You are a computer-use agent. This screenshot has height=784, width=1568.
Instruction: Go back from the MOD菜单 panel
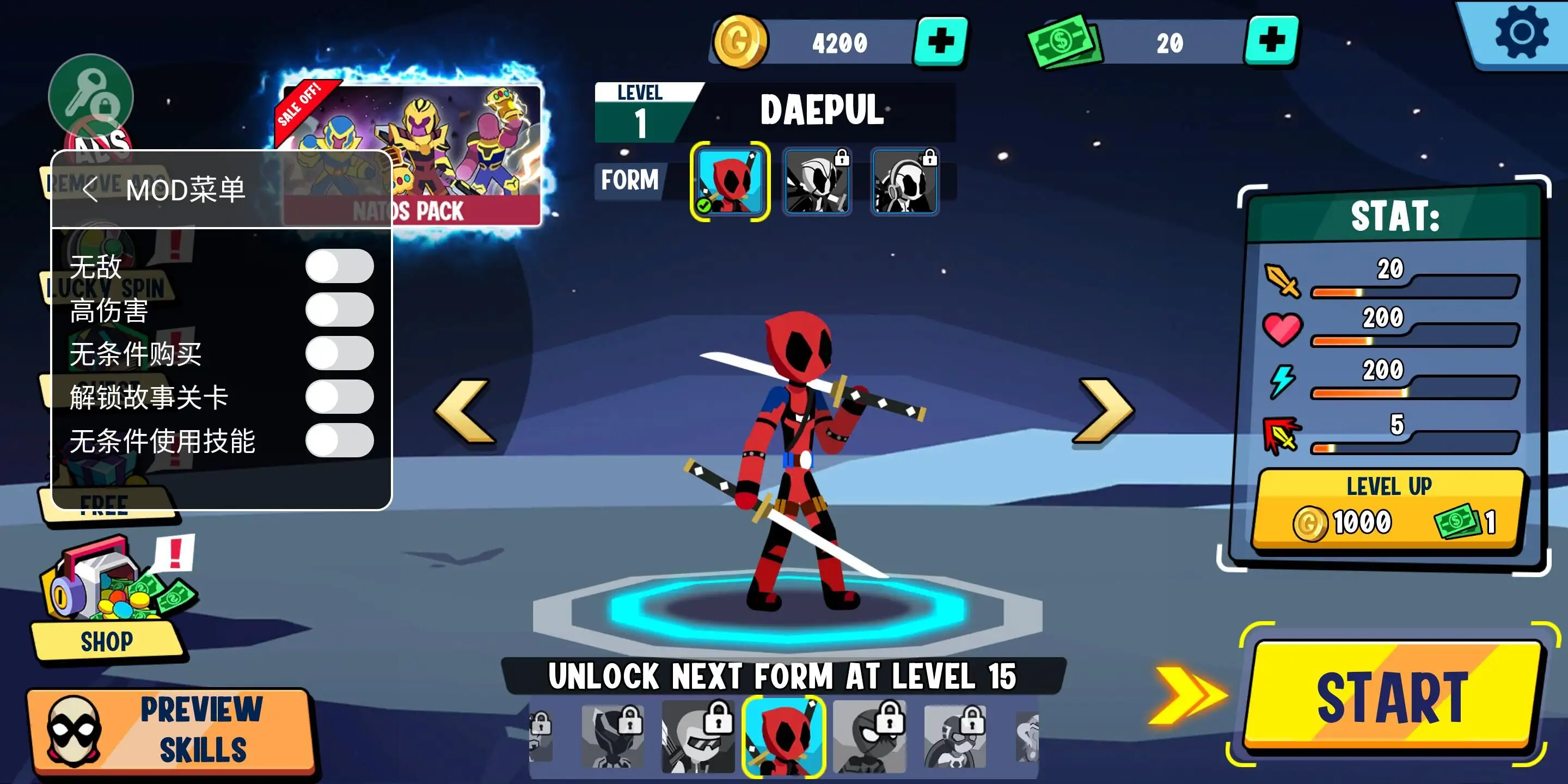point(90,190)
